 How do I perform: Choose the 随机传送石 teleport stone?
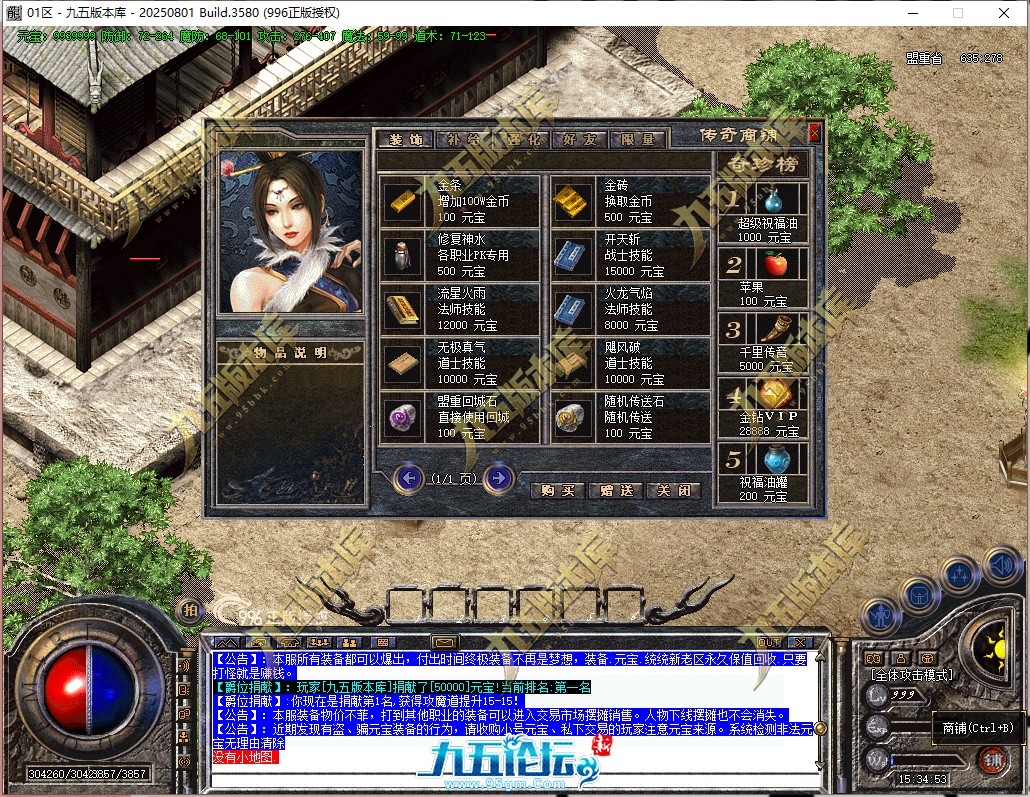pos(568,418)
